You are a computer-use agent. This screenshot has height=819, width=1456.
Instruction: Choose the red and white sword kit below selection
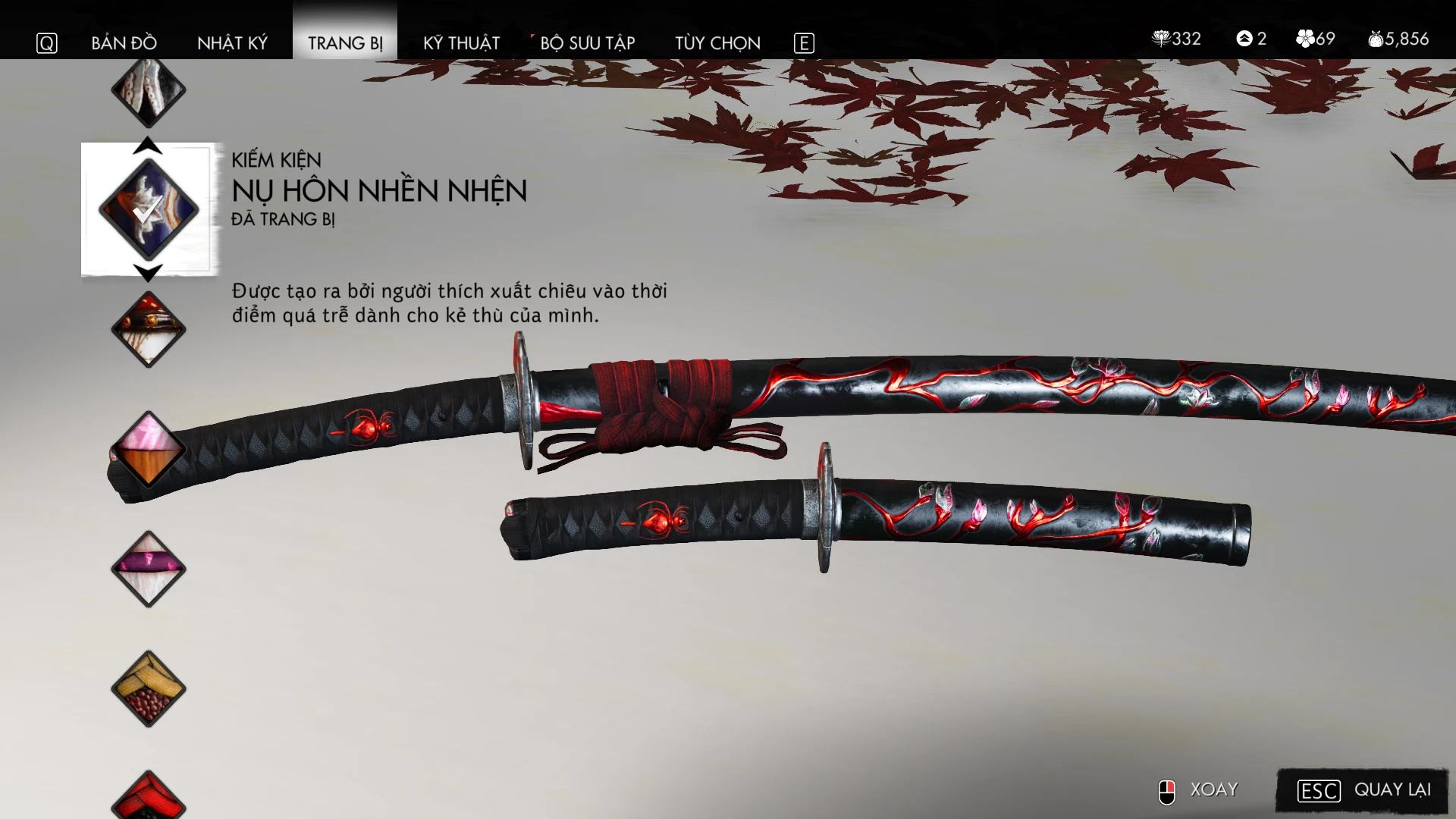[x=149, y=329]
